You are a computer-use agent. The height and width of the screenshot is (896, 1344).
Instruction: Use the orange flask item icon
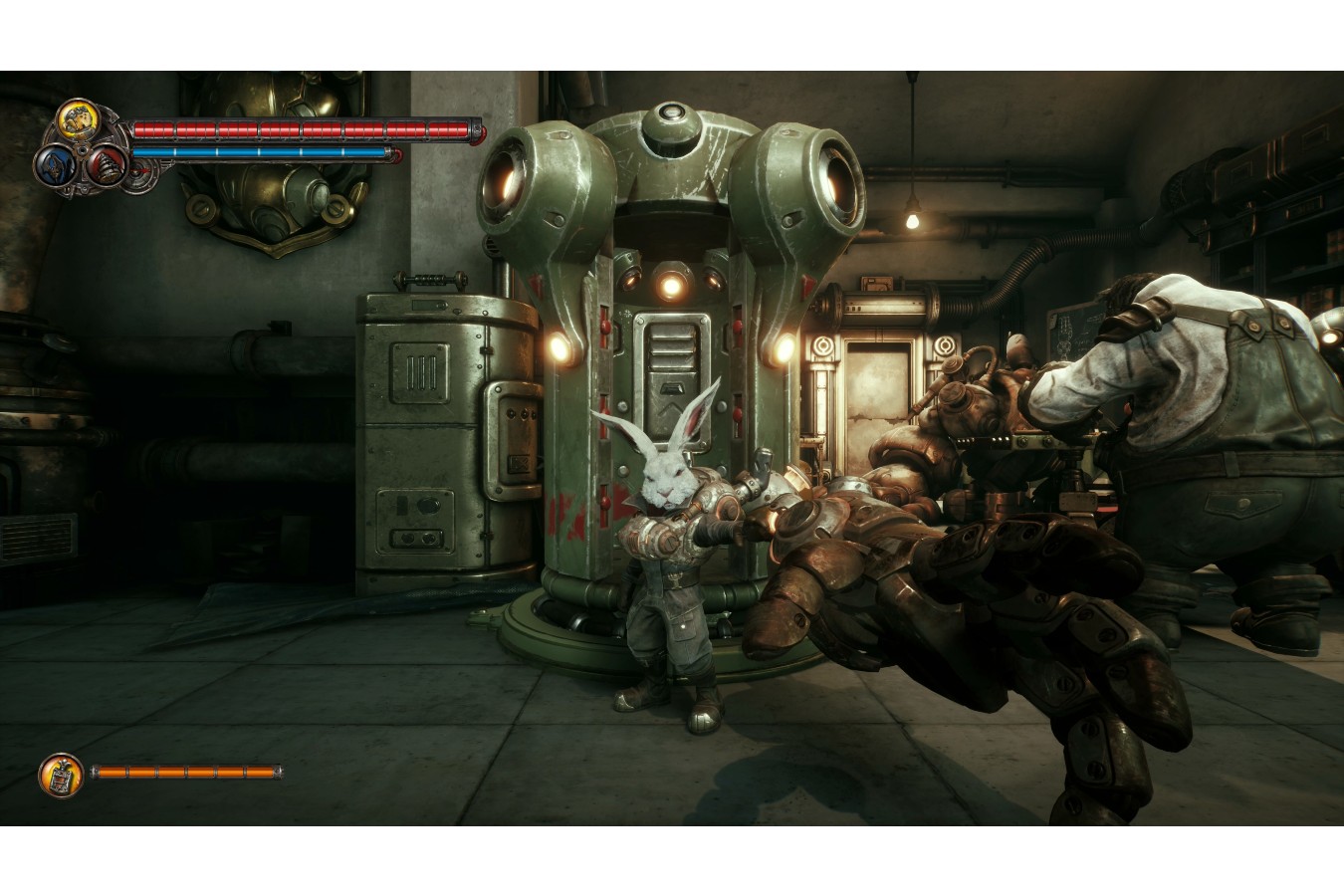click(x=60, y=774)
